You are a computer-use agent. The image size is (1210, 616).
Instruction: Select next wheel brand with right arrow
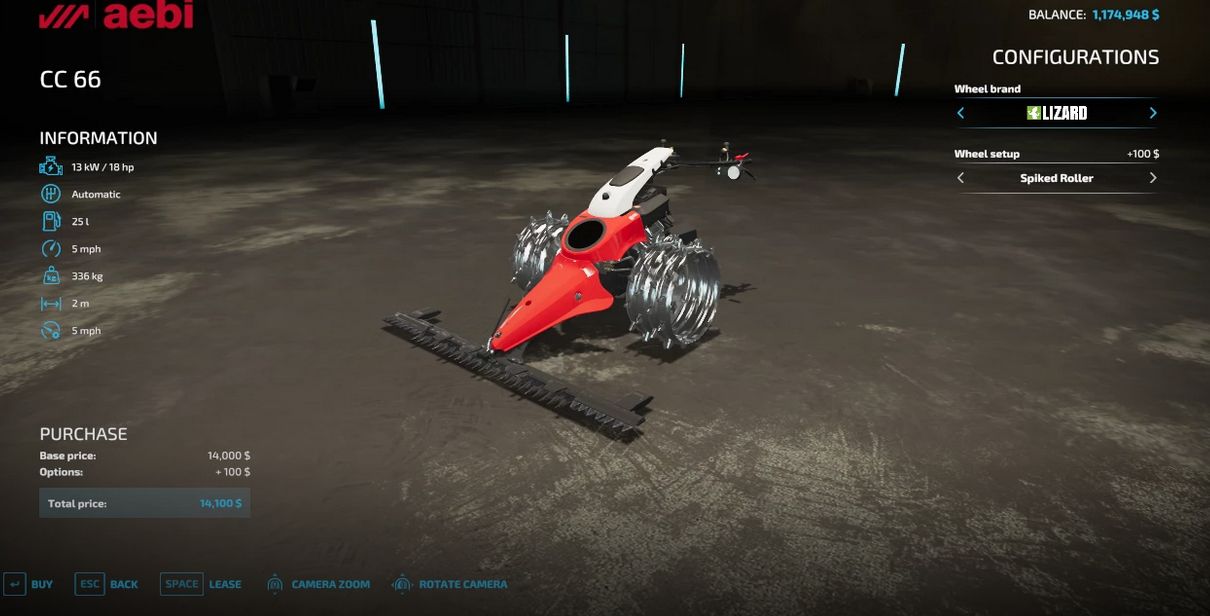click(1152, 113)
